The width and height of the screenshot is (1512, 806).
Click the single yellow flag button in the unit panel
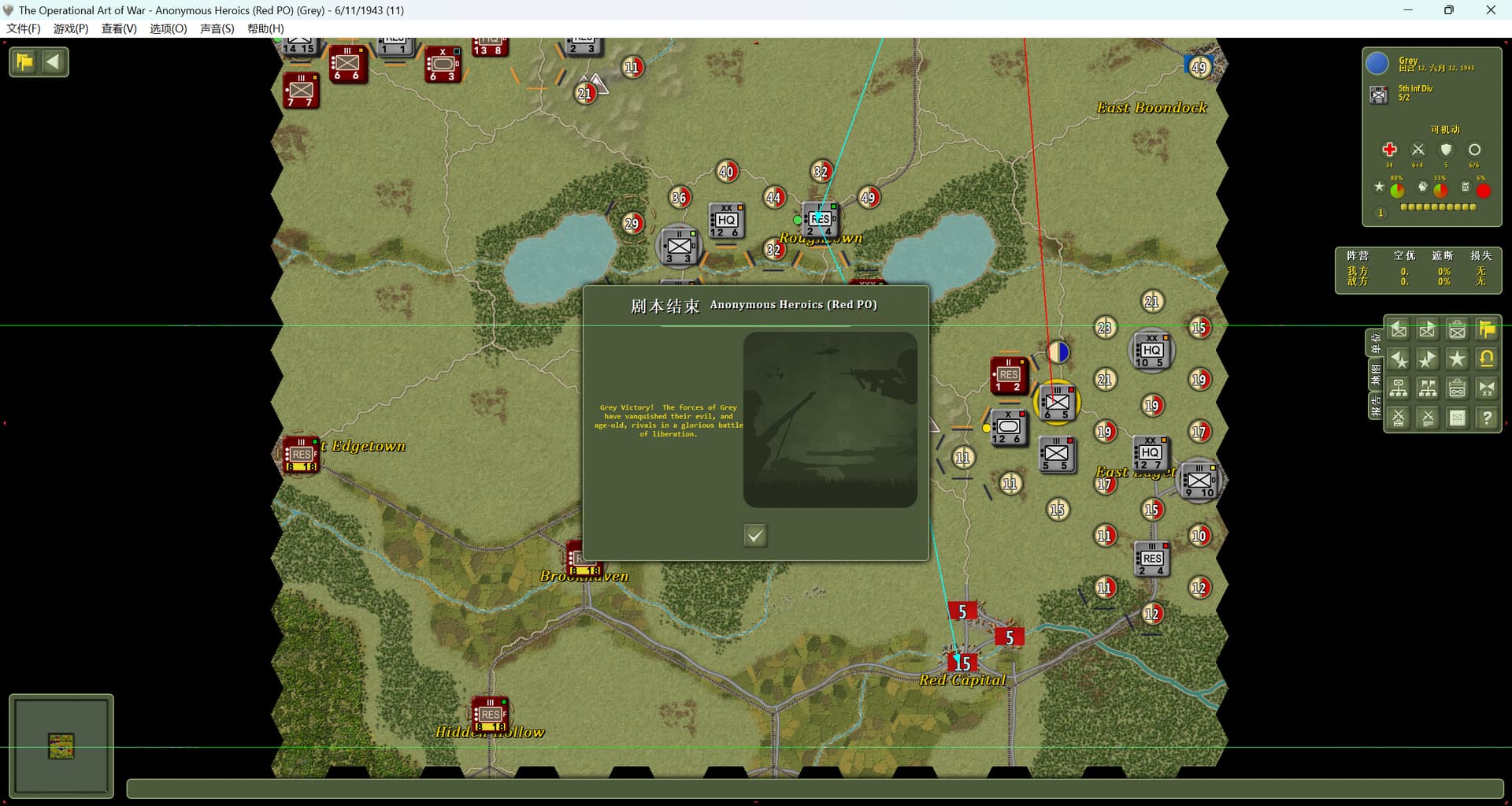1486,329
